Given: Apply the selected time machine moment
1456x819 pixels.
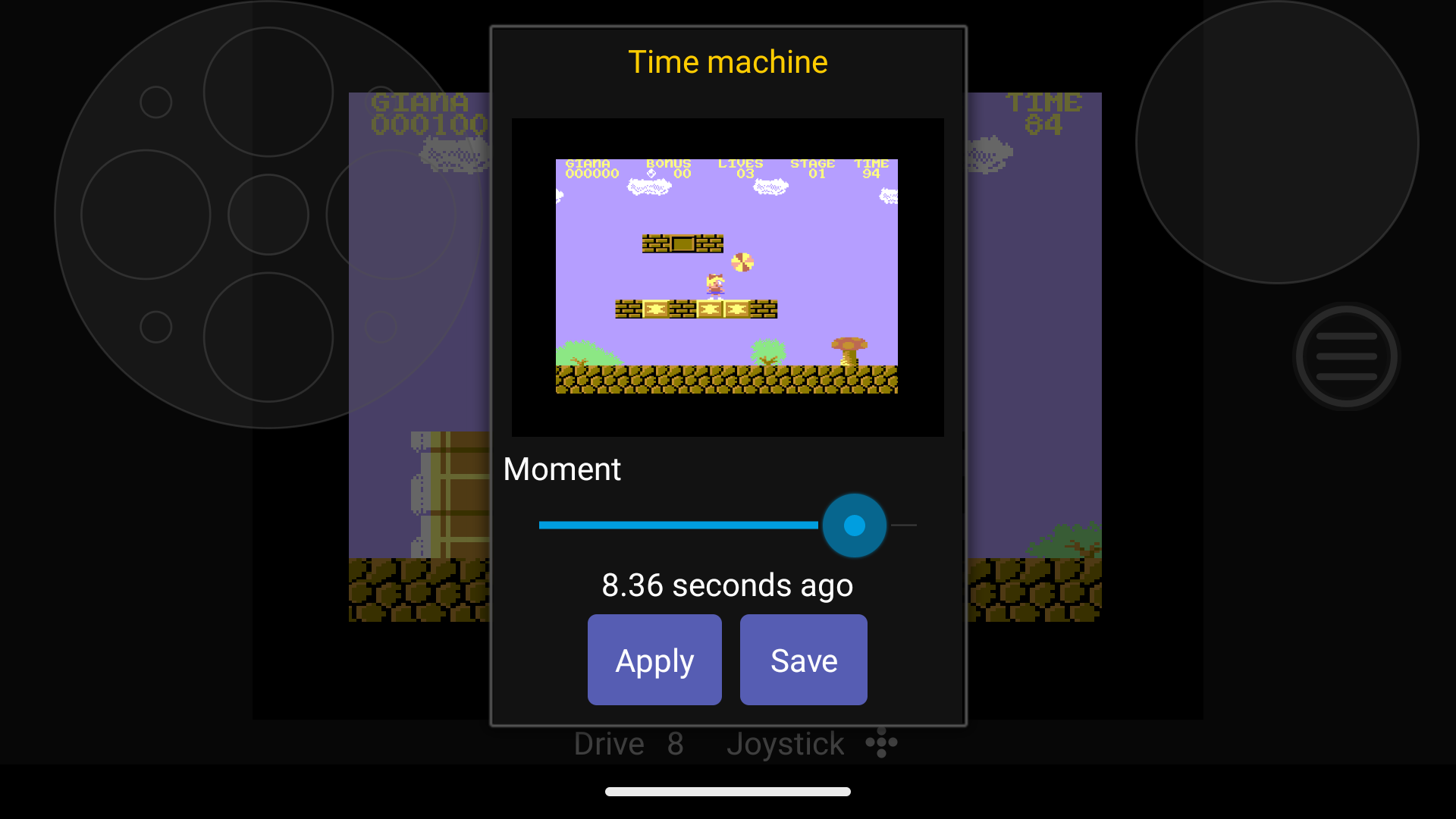Looking at the screenshot, I should (654, 660).
